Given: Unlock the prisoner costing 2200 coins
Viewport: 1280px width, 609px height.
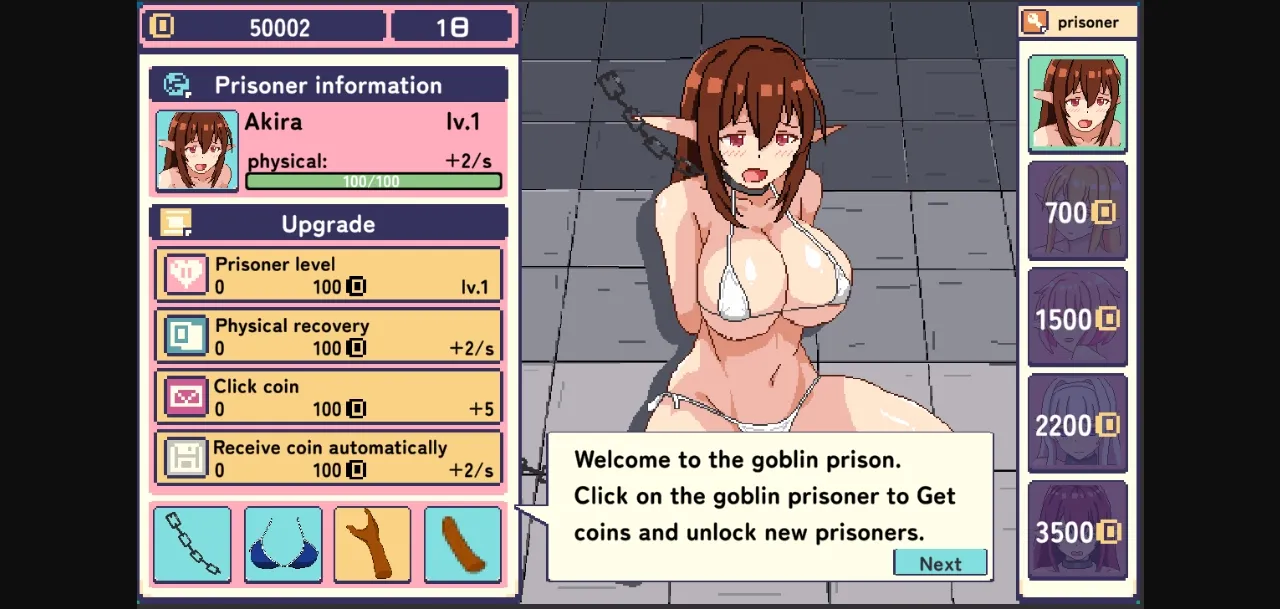Looking at the screenshot, I should tap(1077, 425).
